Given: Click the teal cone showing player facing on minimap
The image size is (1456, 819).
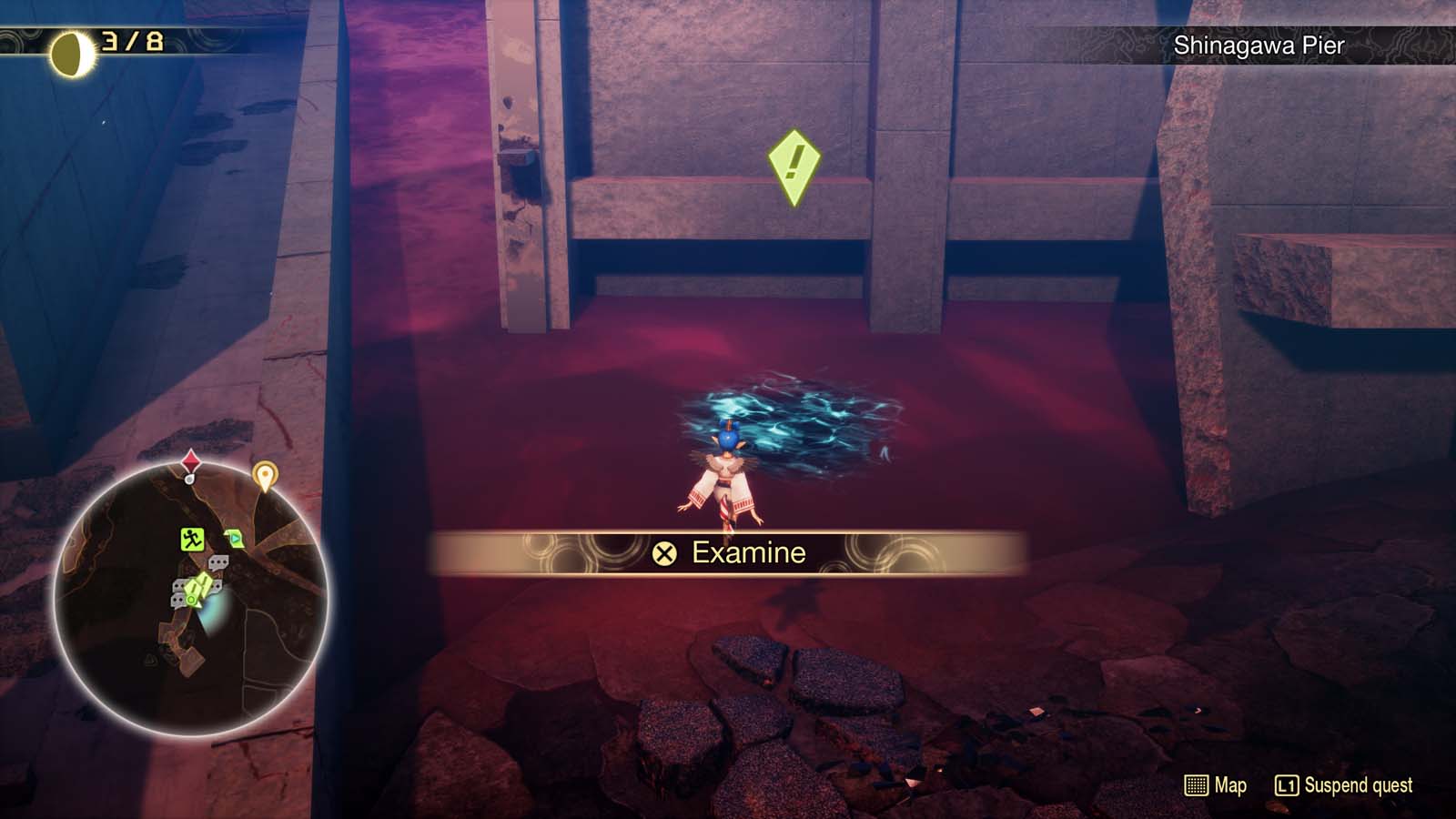Looking at the screenshot, I should pyautogui.click(x=216, y=612).
